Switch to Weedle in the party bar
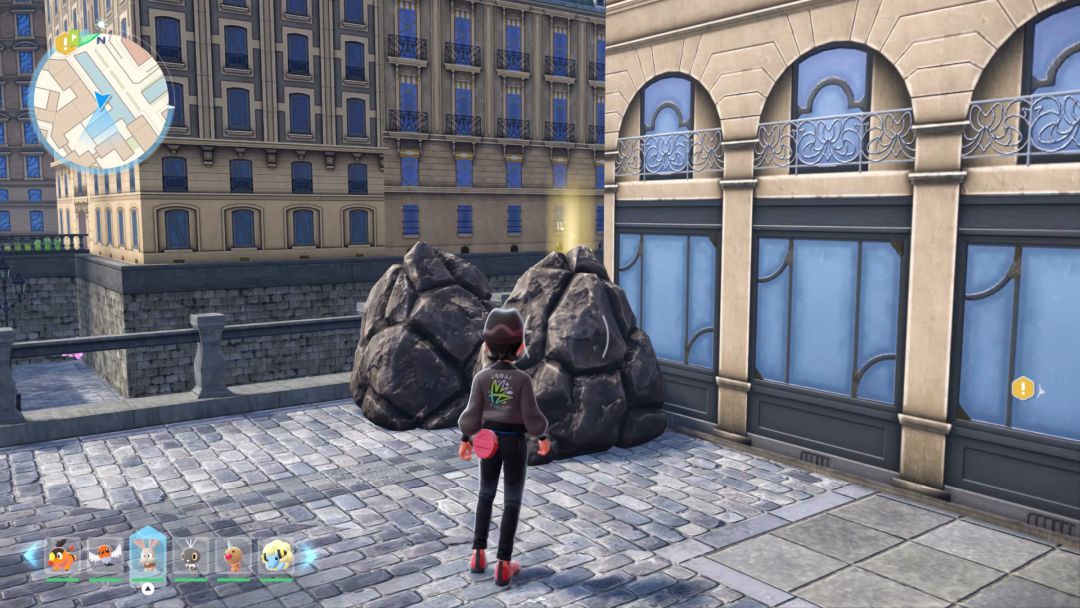1080x608 pixels. (x=233, y=555)
